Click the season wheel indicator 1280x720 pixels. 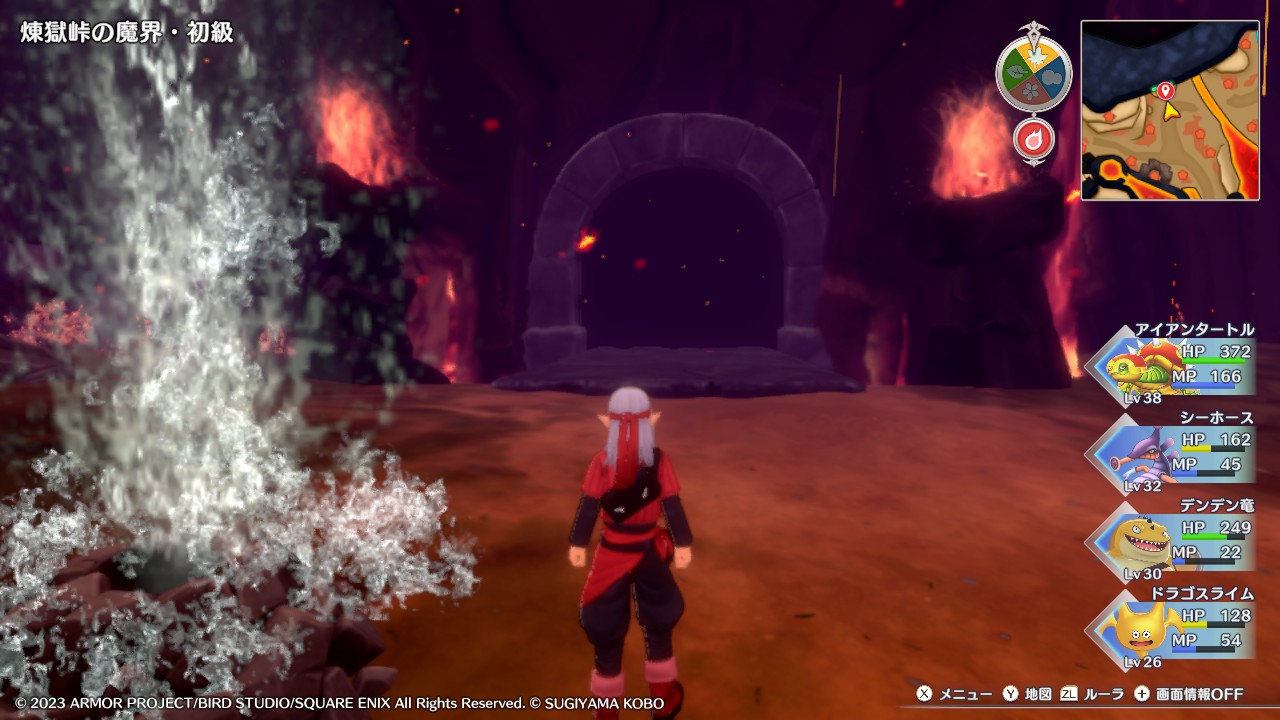point(1033,73)
